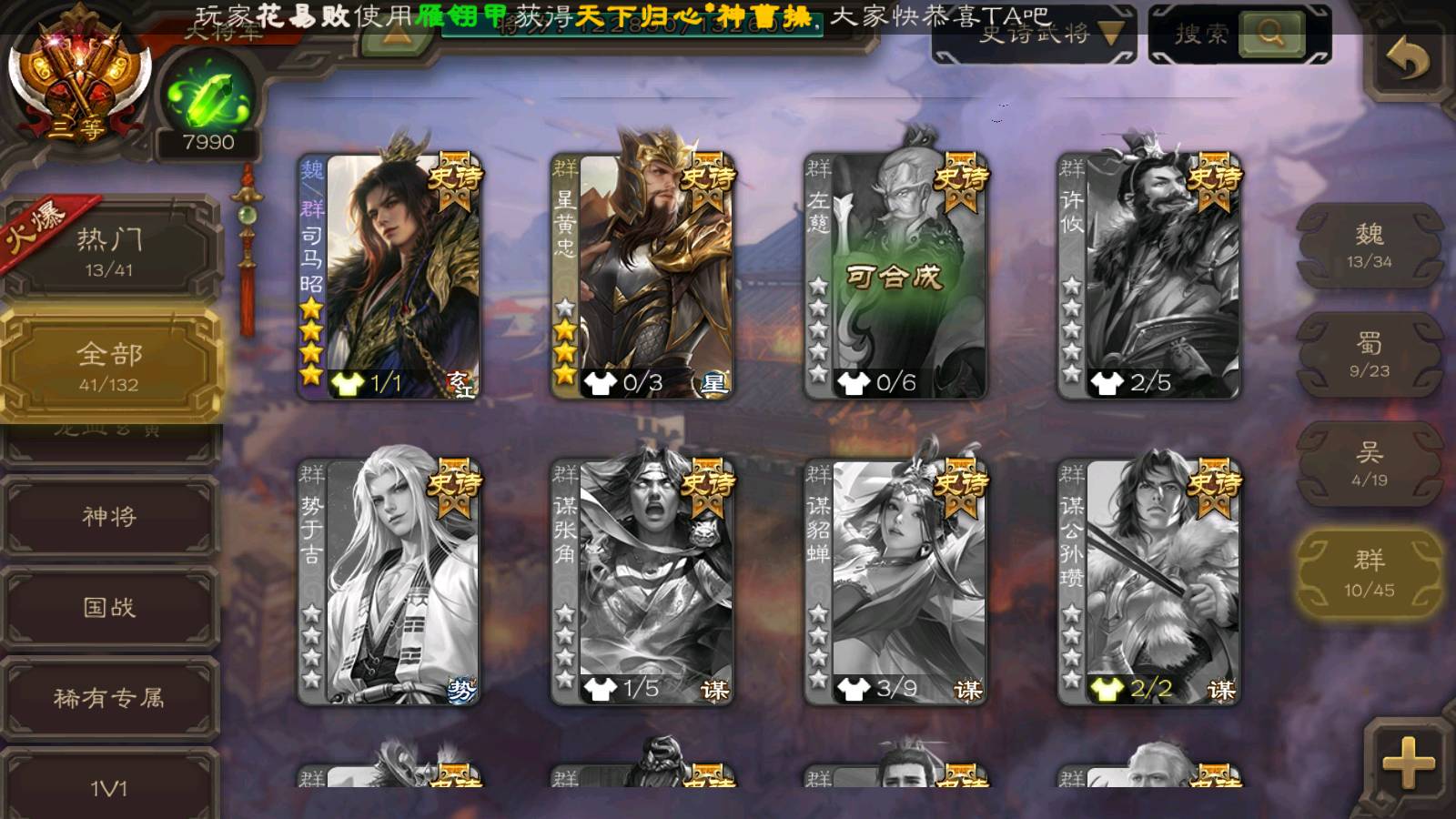Select the 全部 category tab

coord(109,366)
